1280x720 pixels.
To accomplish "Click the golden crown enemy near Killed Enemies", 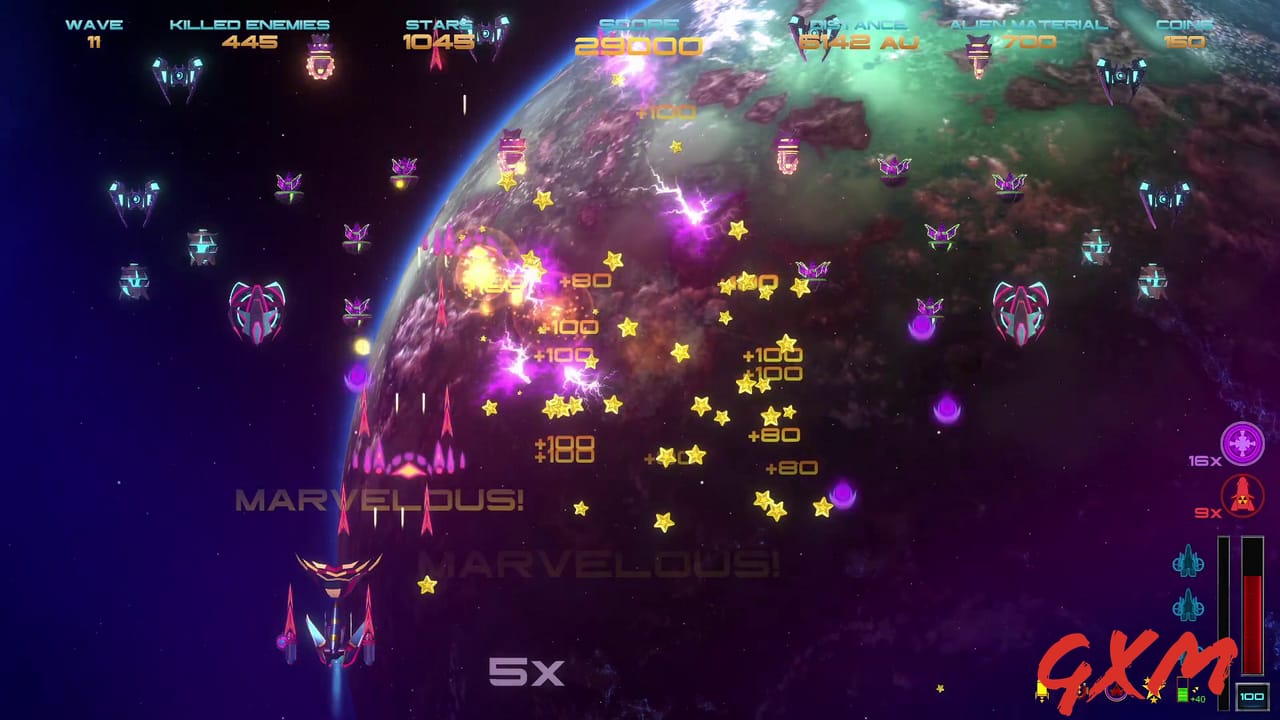I will coord(322,55).
